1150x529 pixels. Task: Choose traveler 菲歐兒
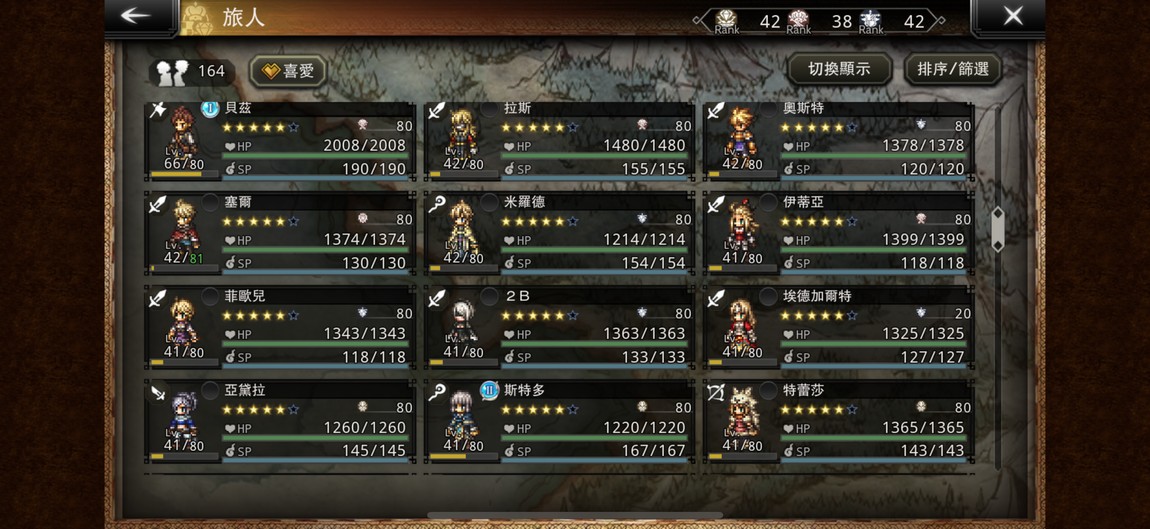279,329
